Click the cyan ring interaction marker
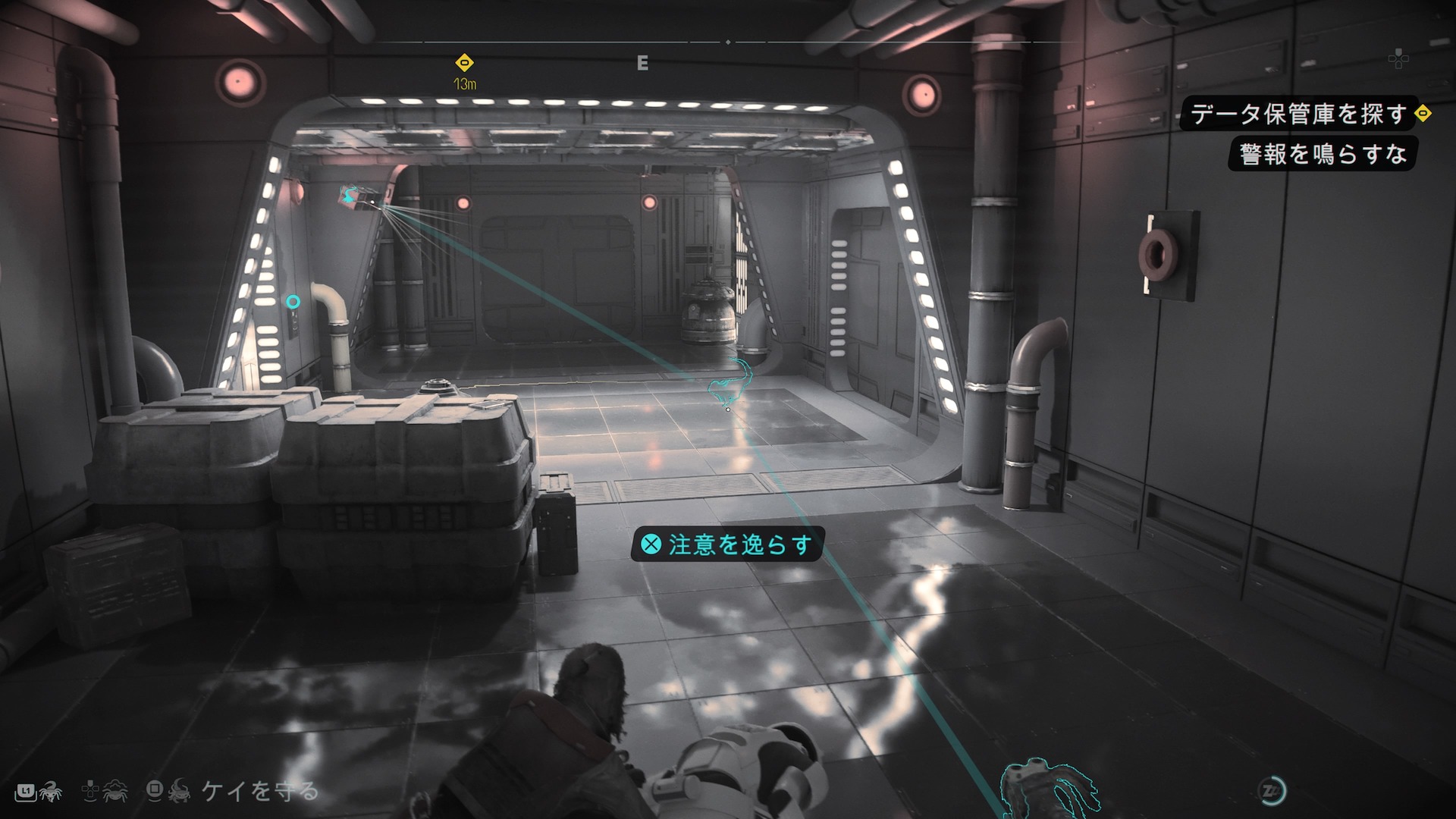This screenshot has height=819, width=1456. 293,302
